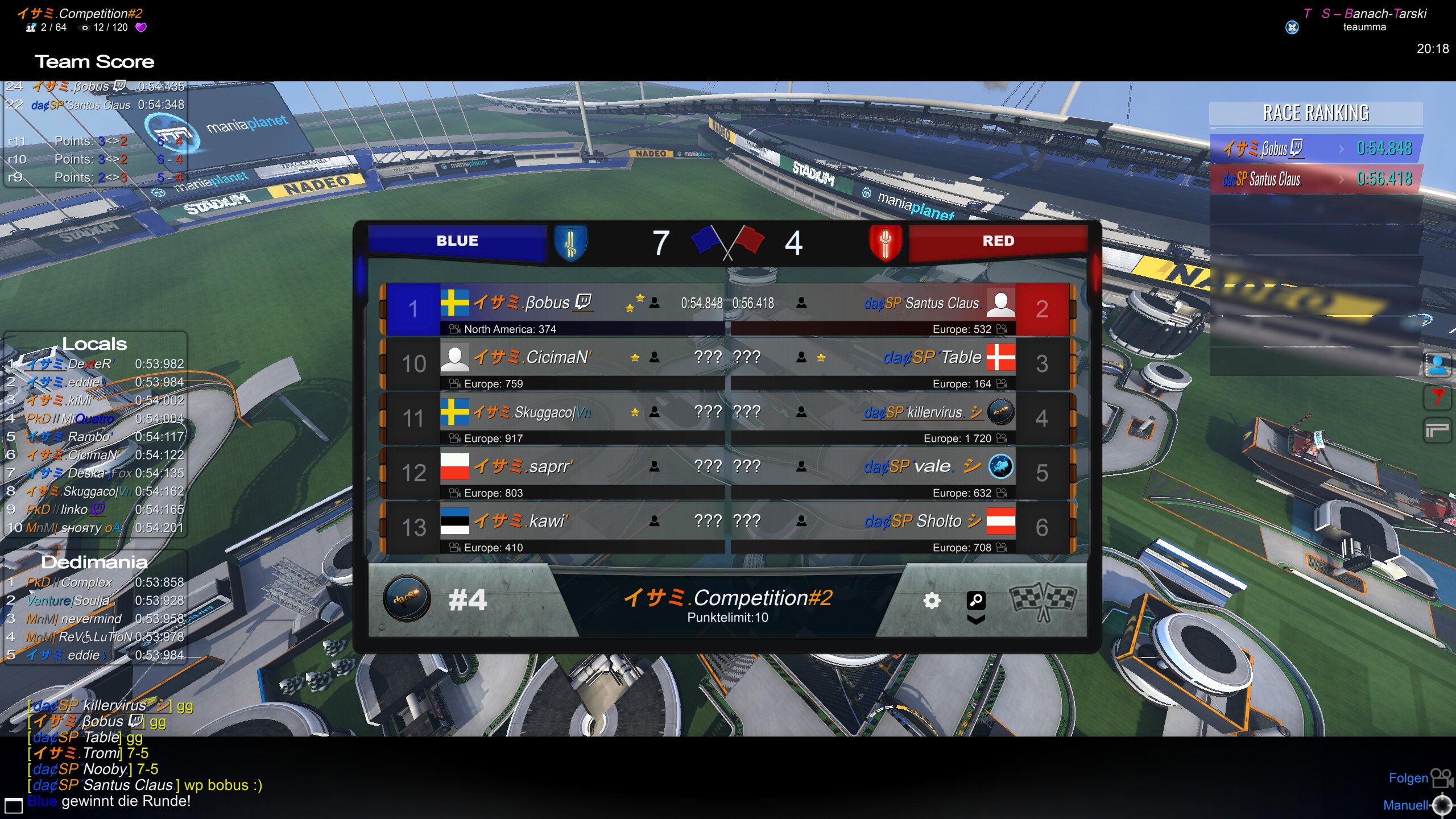Open the scoreboard gear settings
1456x819 pixels.
932,601
